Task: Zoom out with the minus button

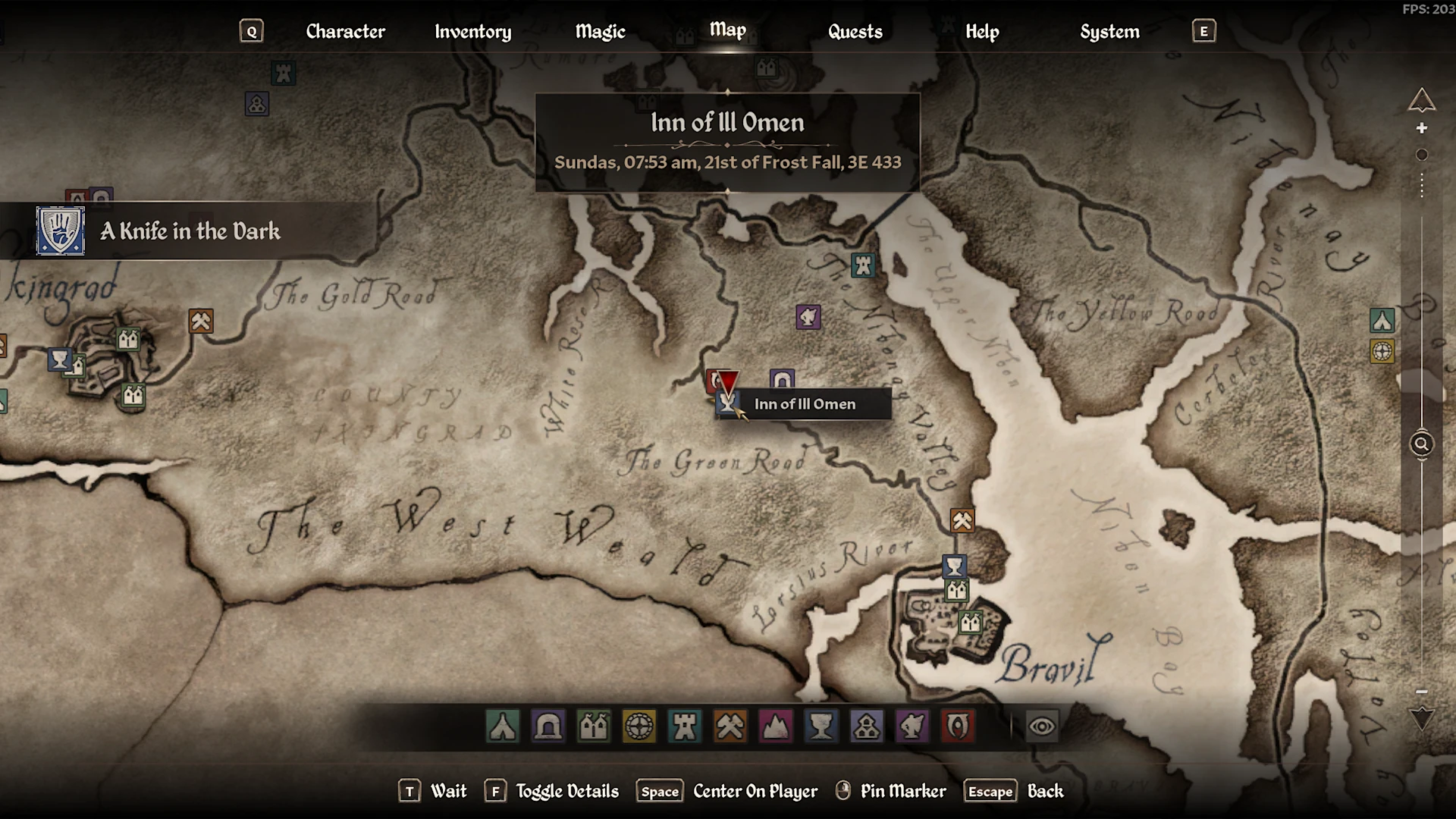Action: click(1422, 692)
